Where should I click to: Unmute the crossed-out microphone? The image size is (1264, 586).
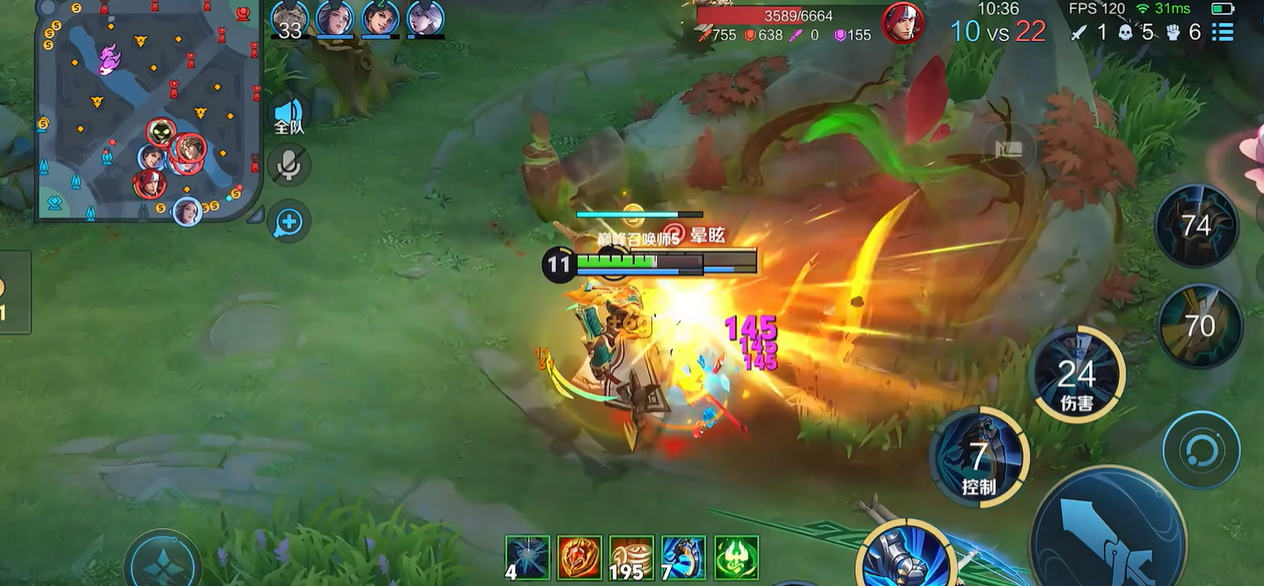click(289, 166)
